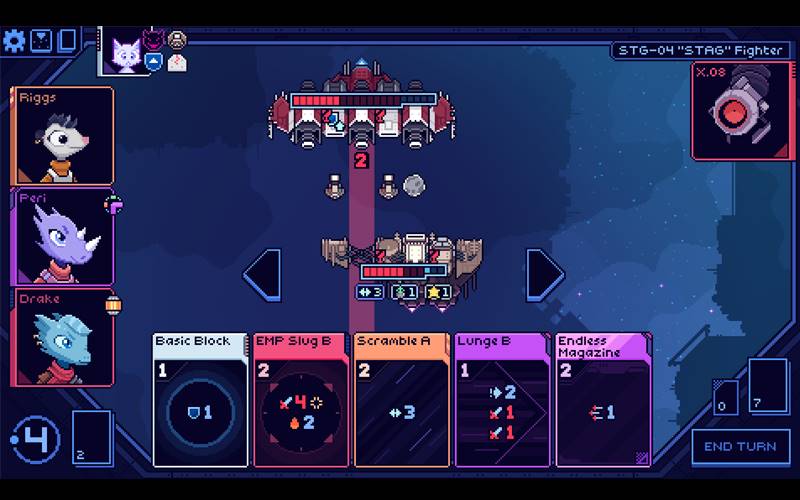Select the EMP Slug B card
The height and width of the screenshot is (500, 800).
(300, 400)
